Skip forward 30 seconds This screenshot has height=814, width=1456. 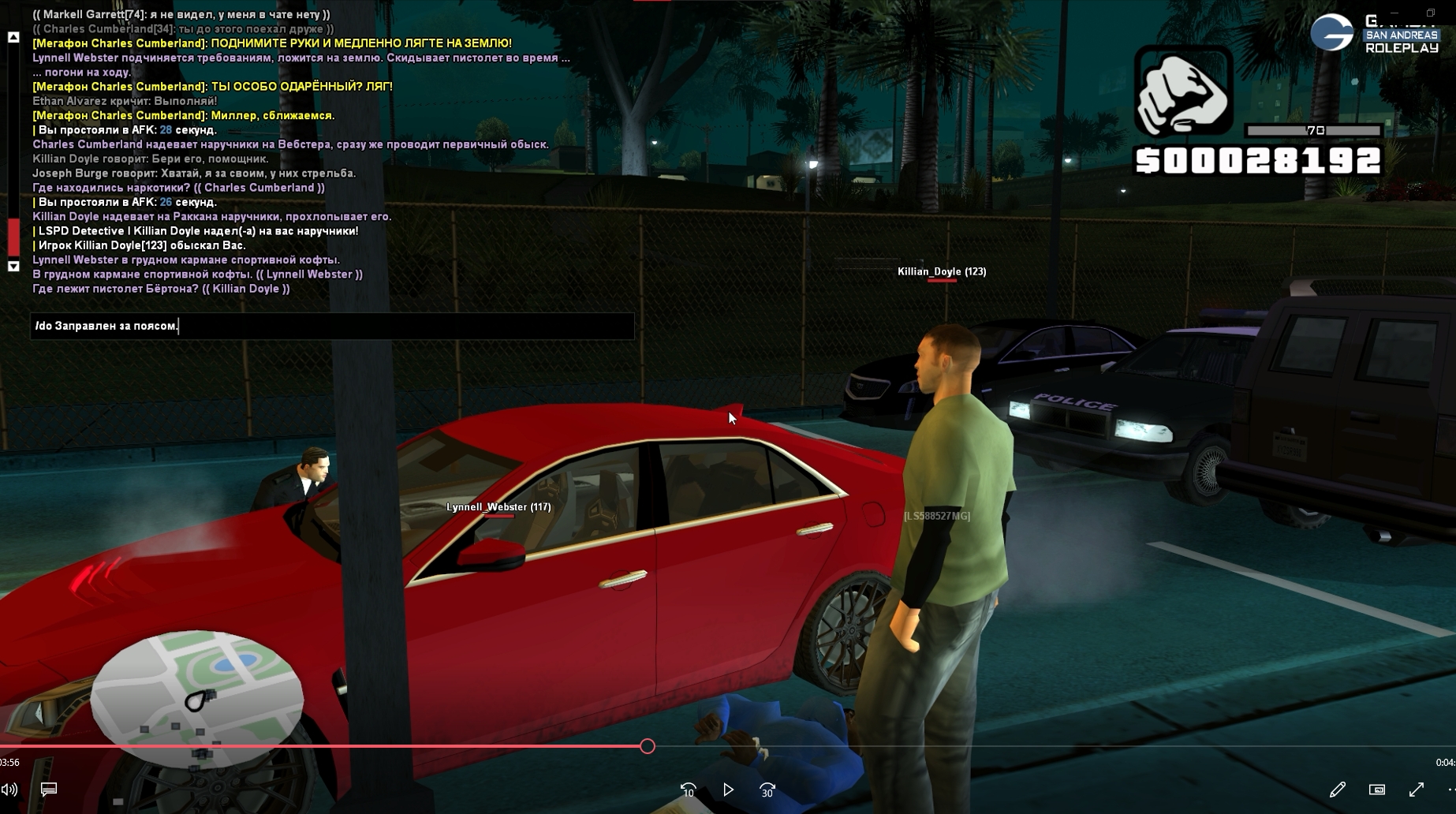pos(767,790)
